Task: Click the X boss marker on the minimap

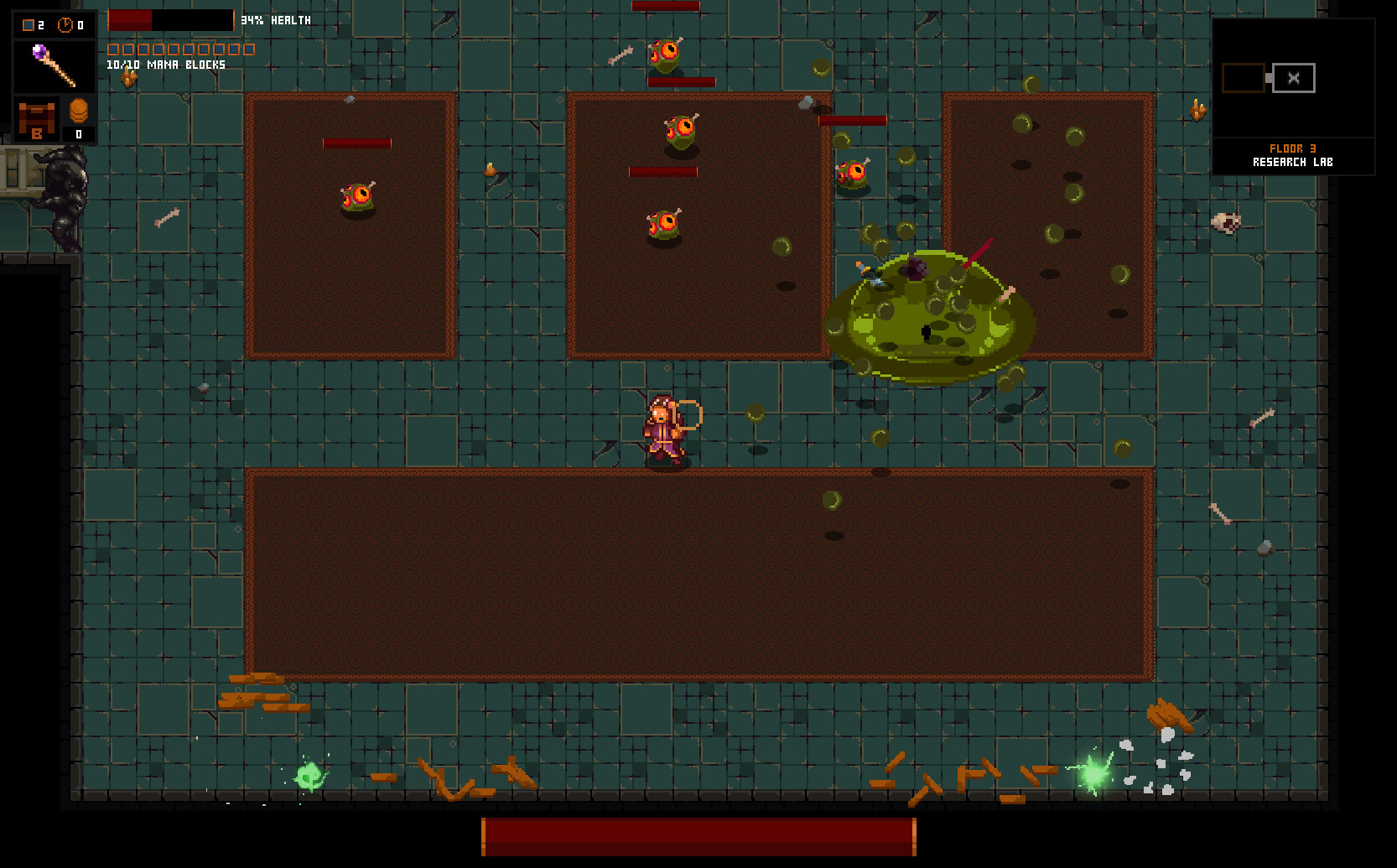Action: click(1292, 77)
